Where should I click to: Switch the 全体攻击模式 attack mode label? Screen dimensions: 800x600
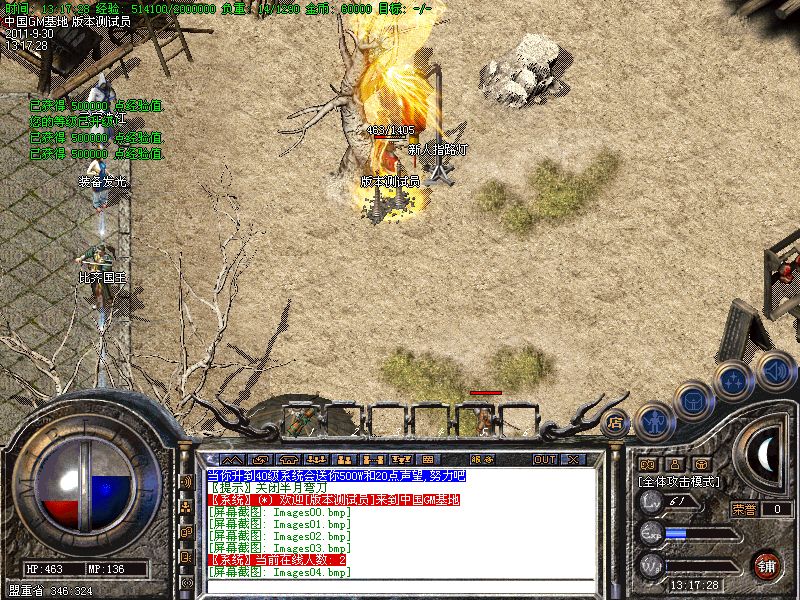[680, 481]
